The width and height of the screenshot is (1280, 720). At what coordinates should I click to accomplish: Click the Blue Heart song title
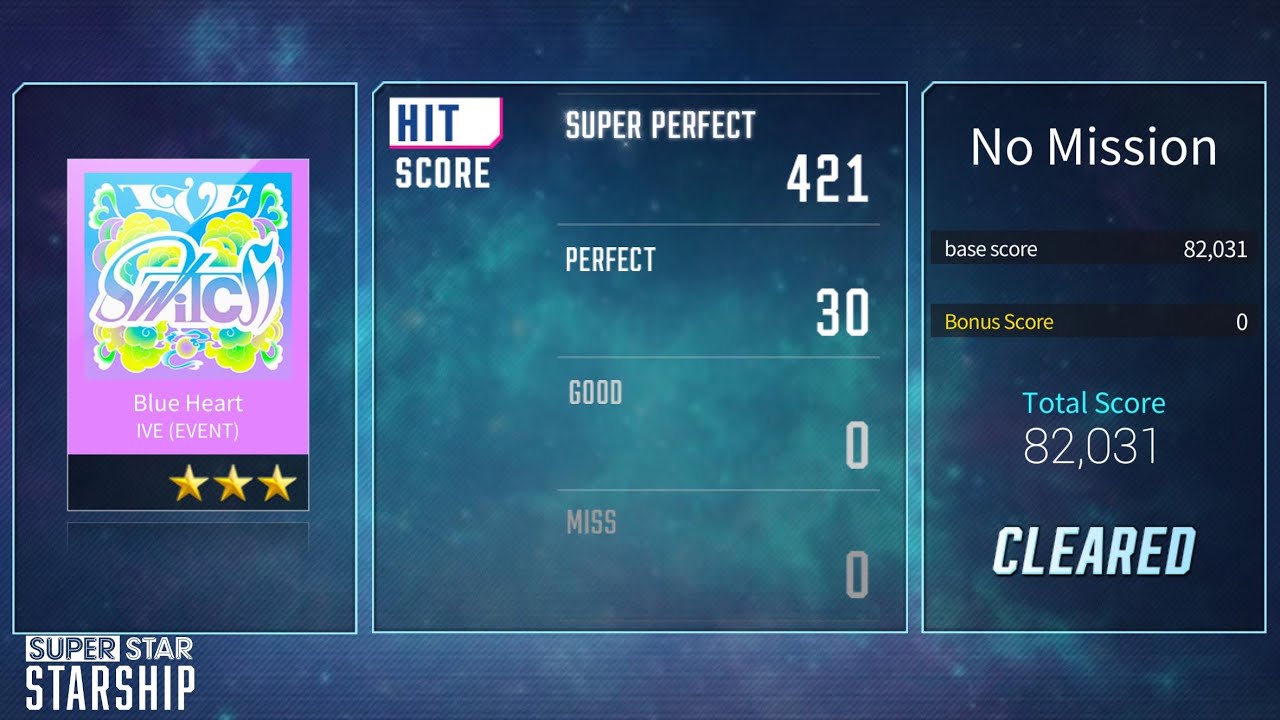coord(187,403)
